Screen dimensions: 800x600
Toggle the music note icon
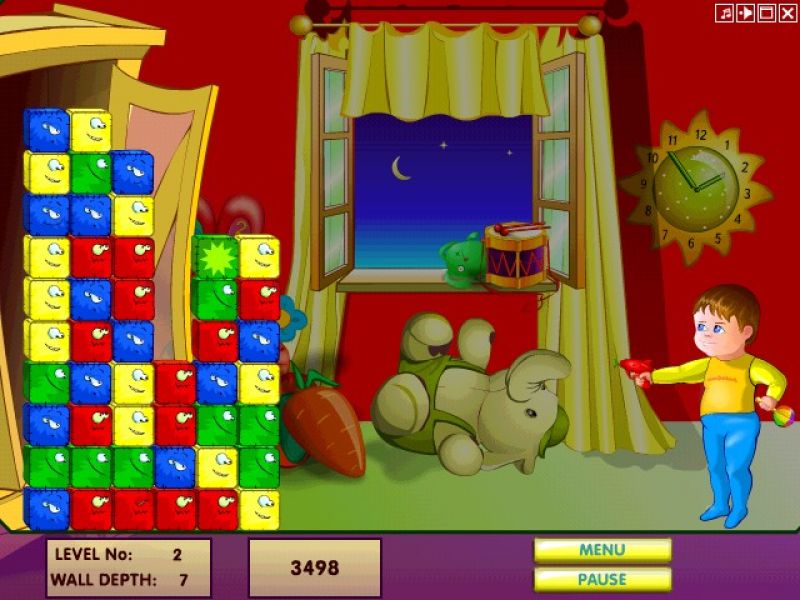[725, 13]
